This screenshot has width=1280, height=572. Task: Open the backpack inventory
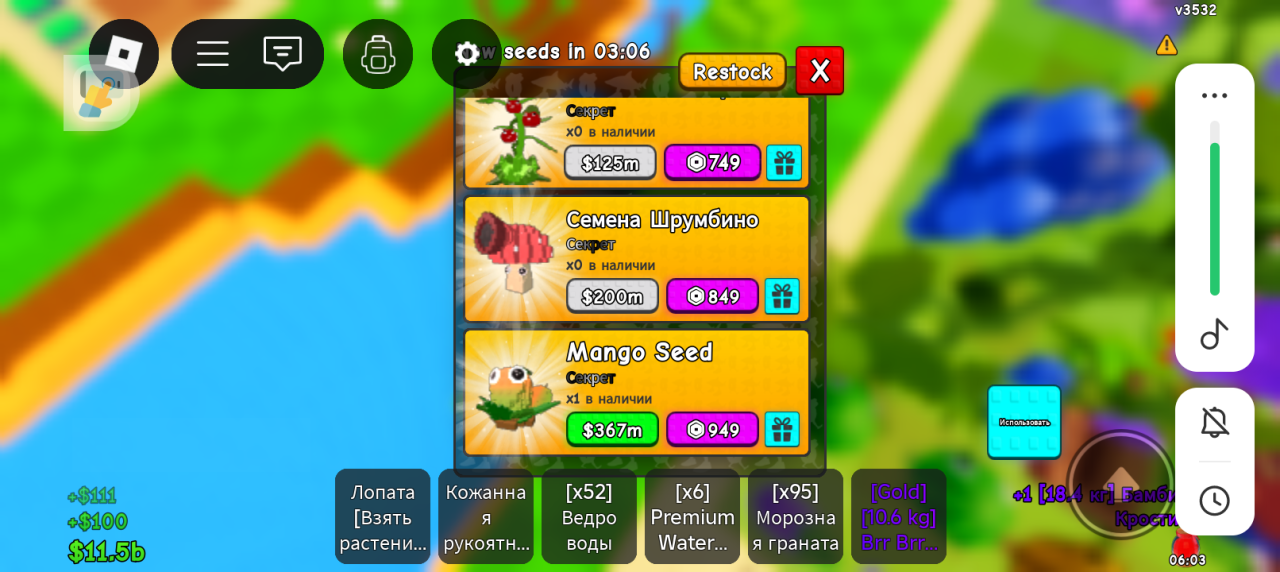[378, 54]
